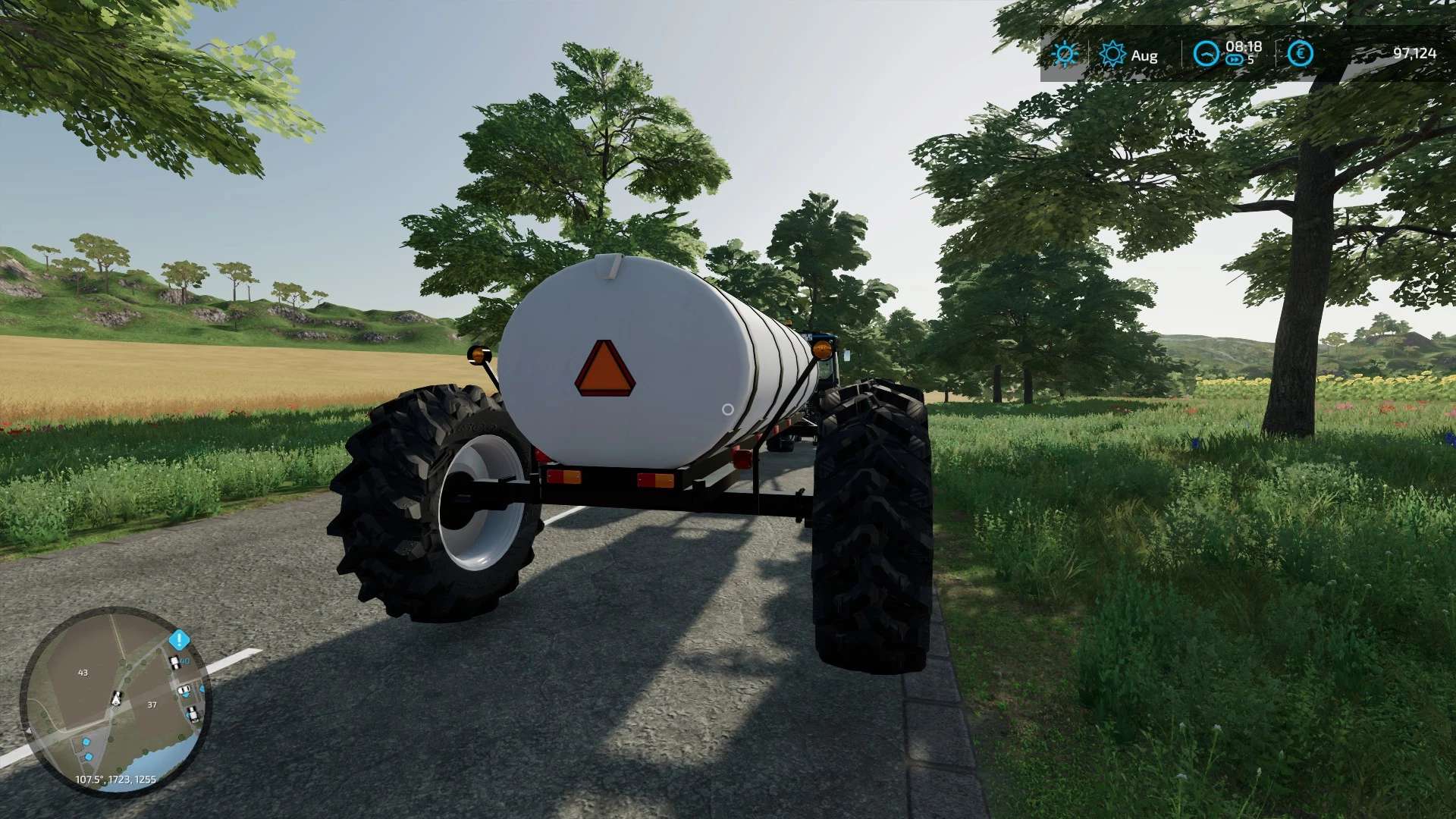
Task: Toggle the time acceleration fast-forward icon
Action: tap(1235, 59)
